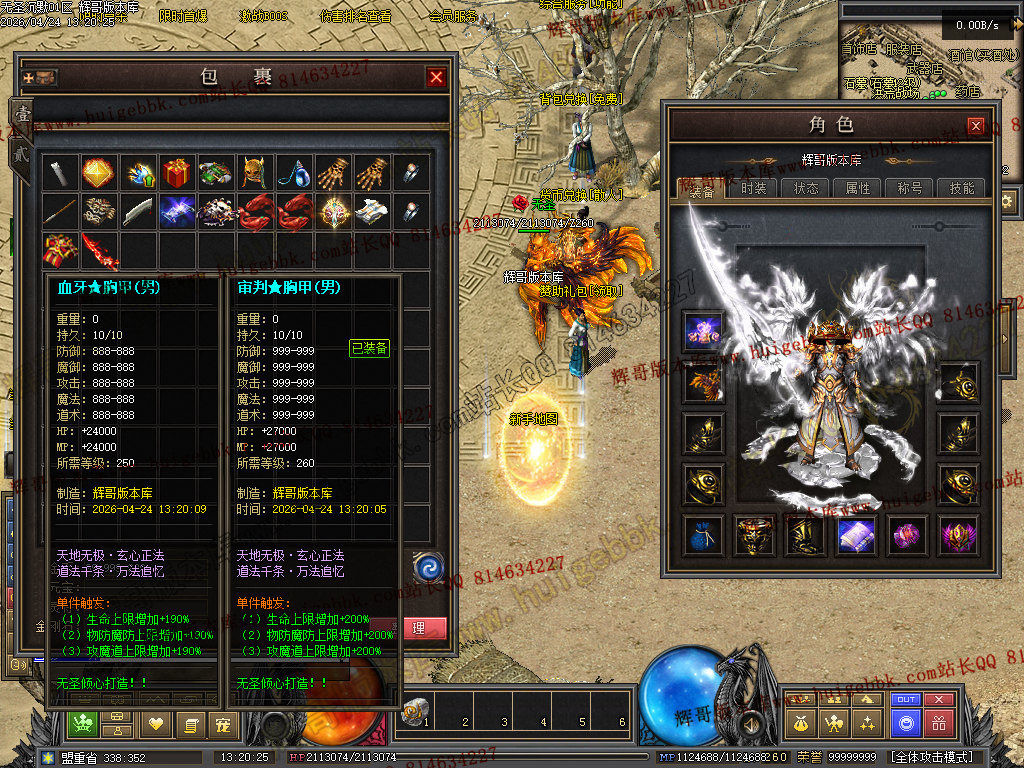Screen dimensions: 1024x768
Task: Pick the golden demon mask item
Action: coord(254,173)
